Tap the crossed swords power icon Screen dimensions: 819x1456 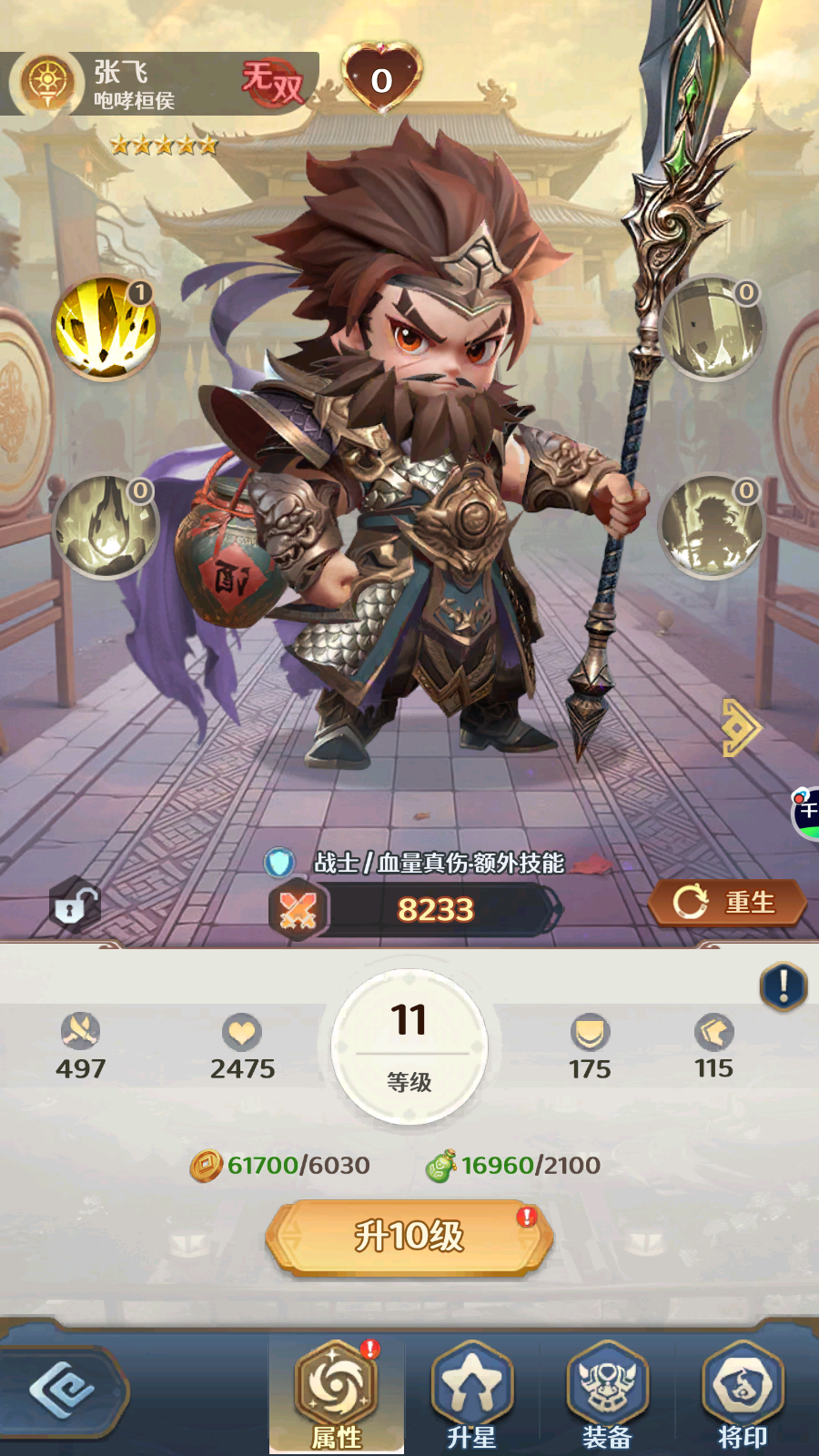click(x=298, y=910)
